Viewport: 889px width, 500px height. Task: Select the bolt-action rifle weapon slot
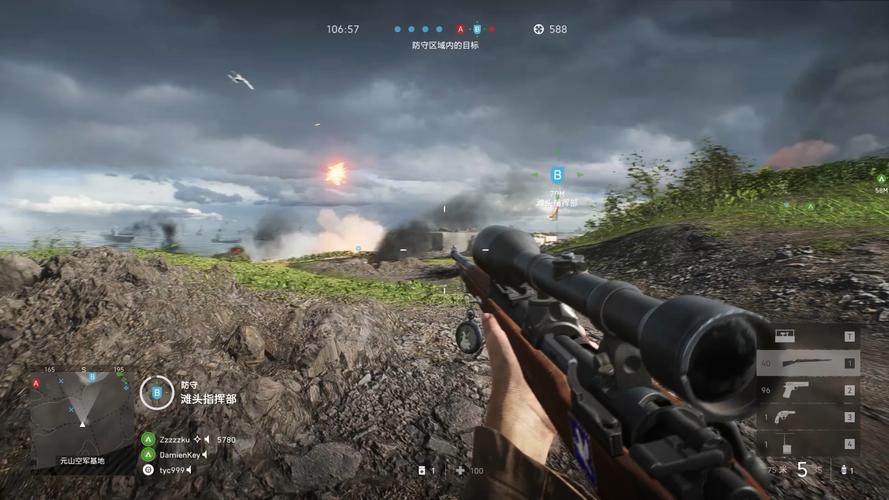808,364
